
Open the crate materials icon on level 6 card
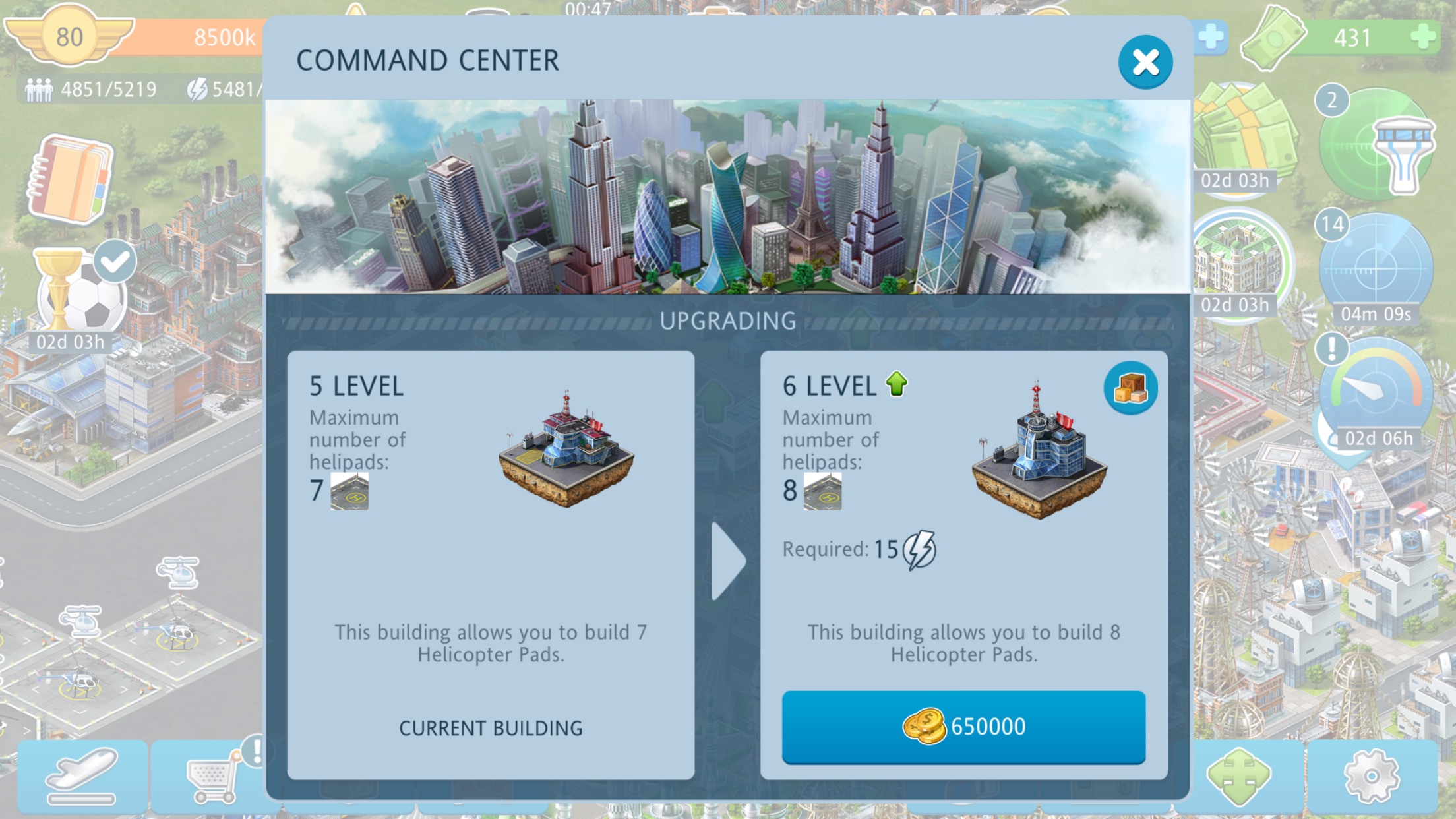[1130, 388]
